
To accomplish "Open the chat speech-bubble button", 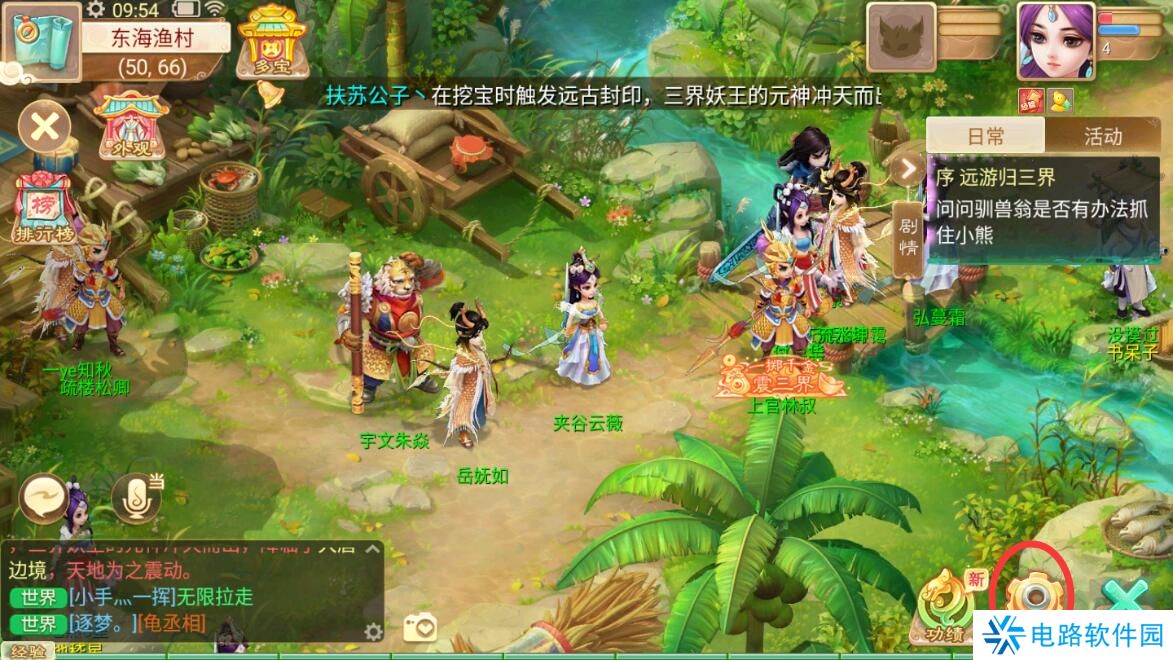I will (44, 496).
